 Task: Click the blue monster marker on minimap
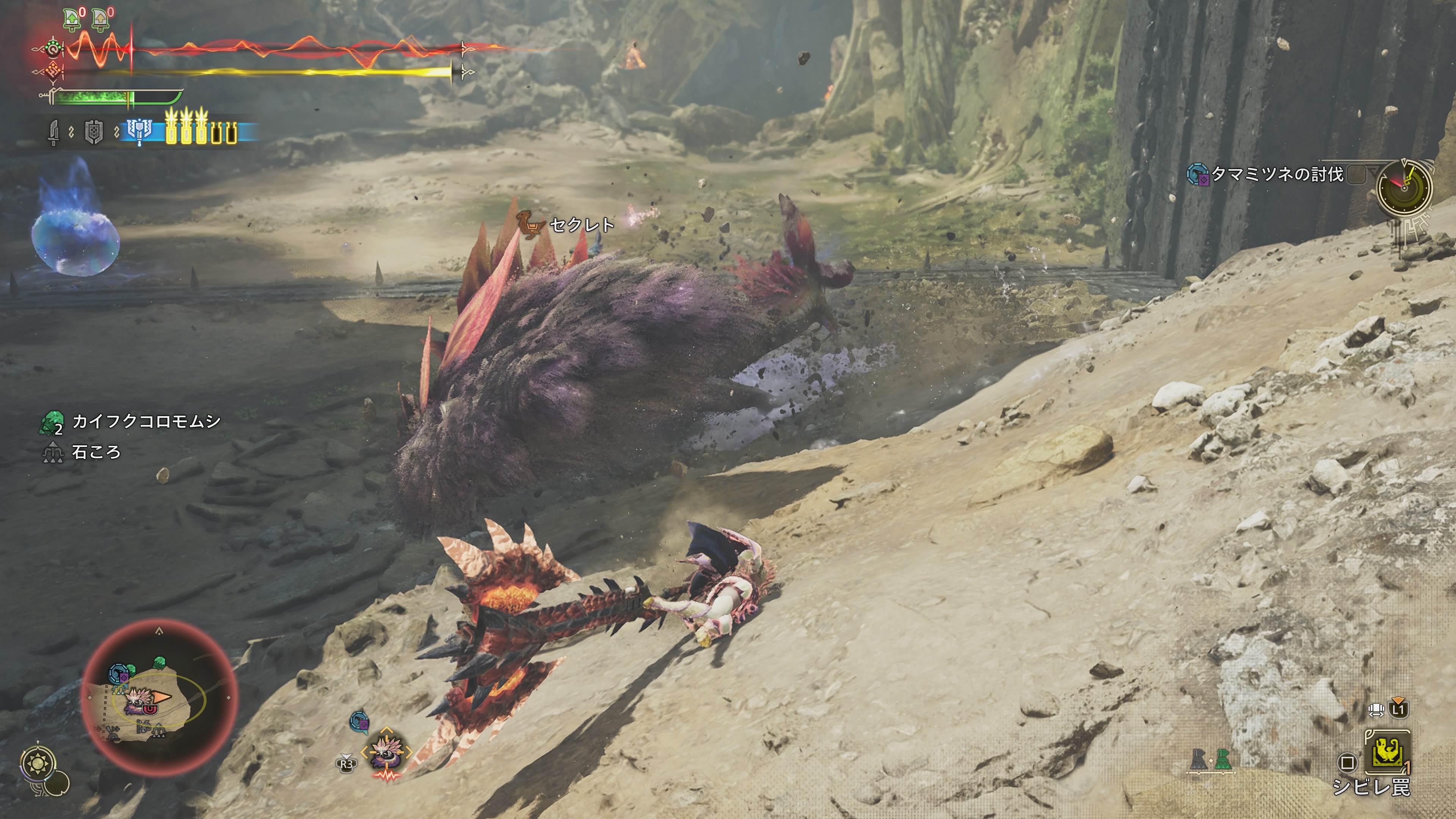click(119, 674)
